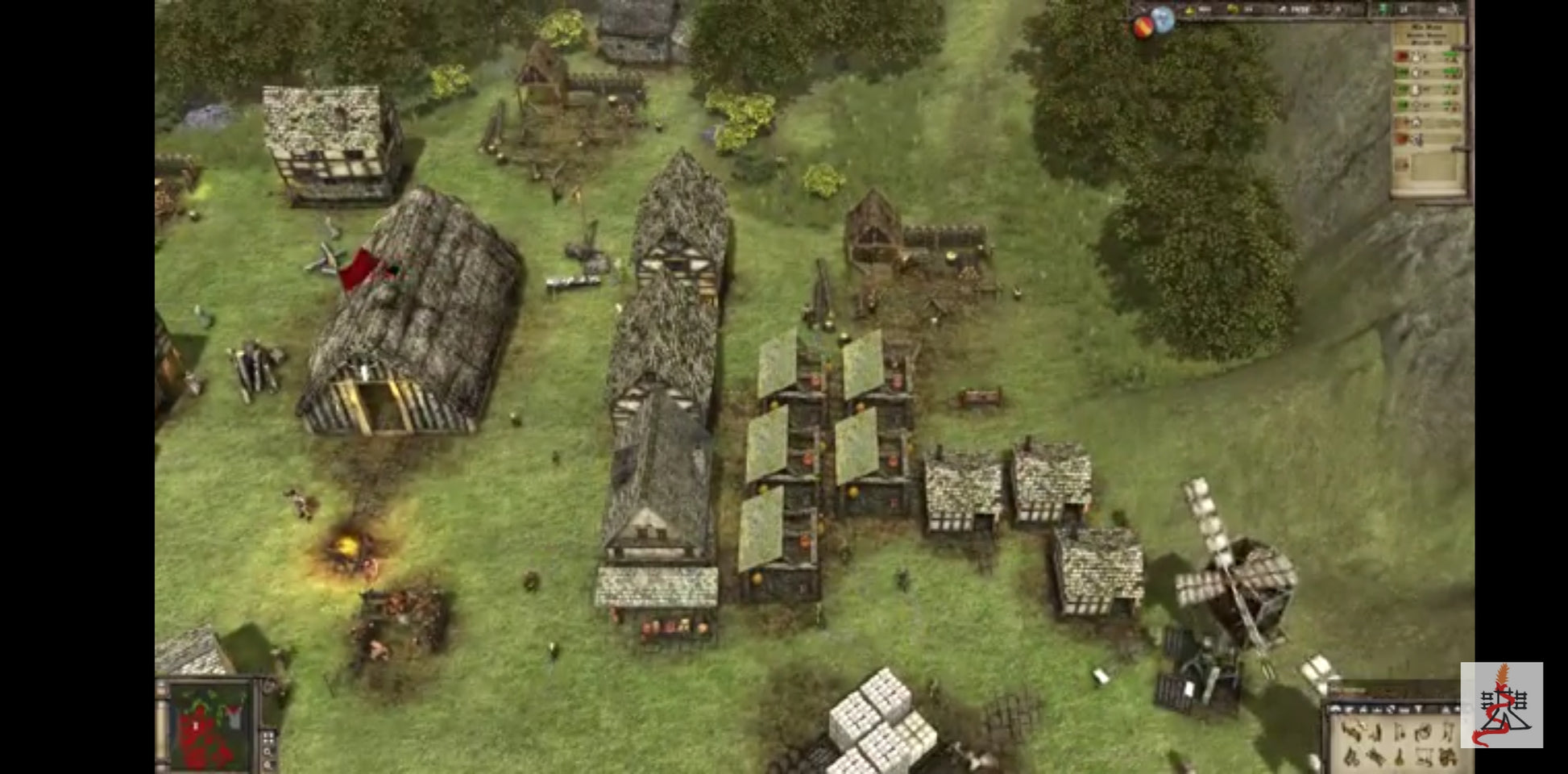The height and width of the screenshot is (774, 1568).
Task: Click the channel logo watermark
Action: [x=1501, y=705]
